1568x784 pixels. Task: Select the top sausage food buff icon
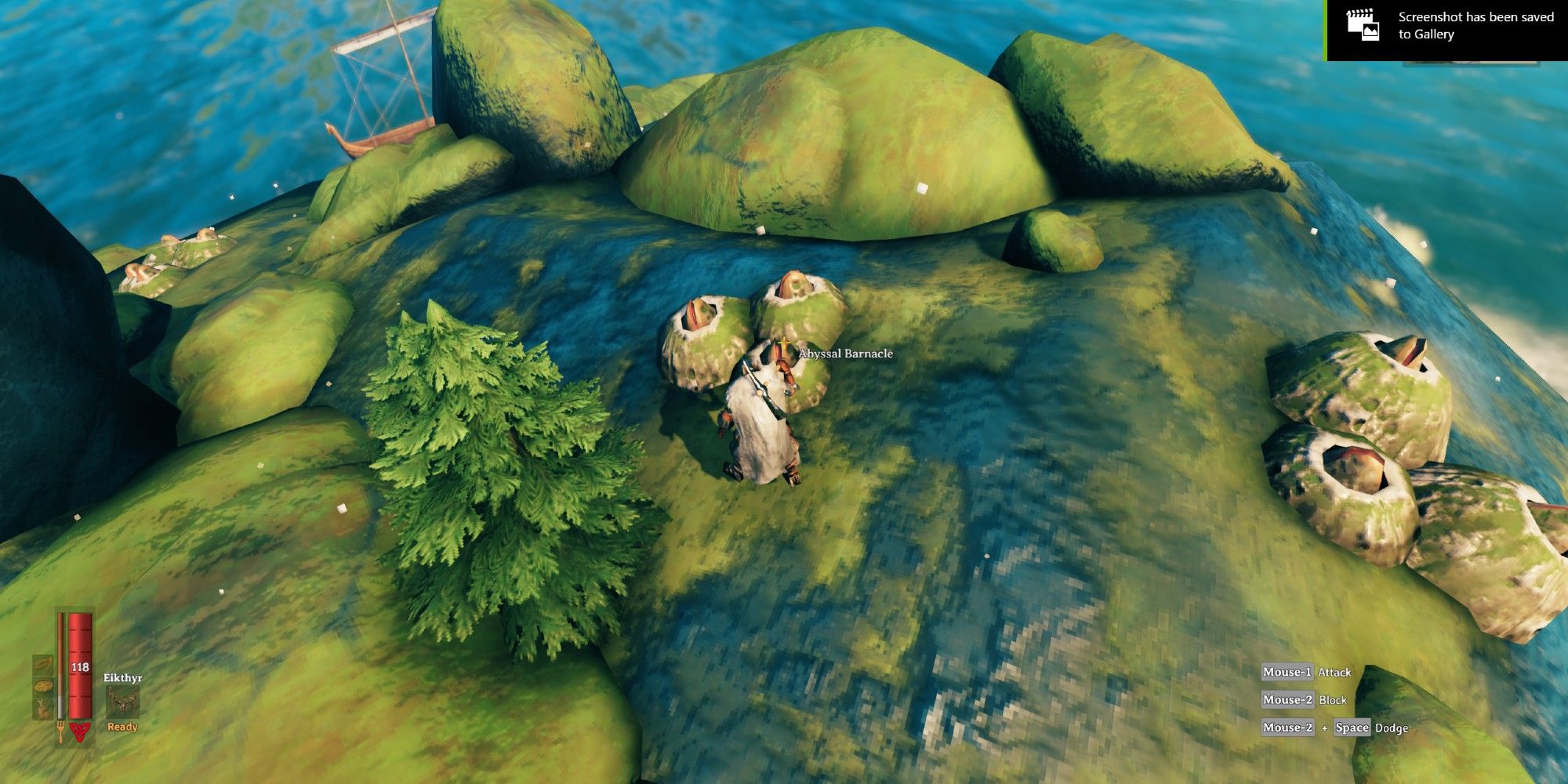point(42,665)
